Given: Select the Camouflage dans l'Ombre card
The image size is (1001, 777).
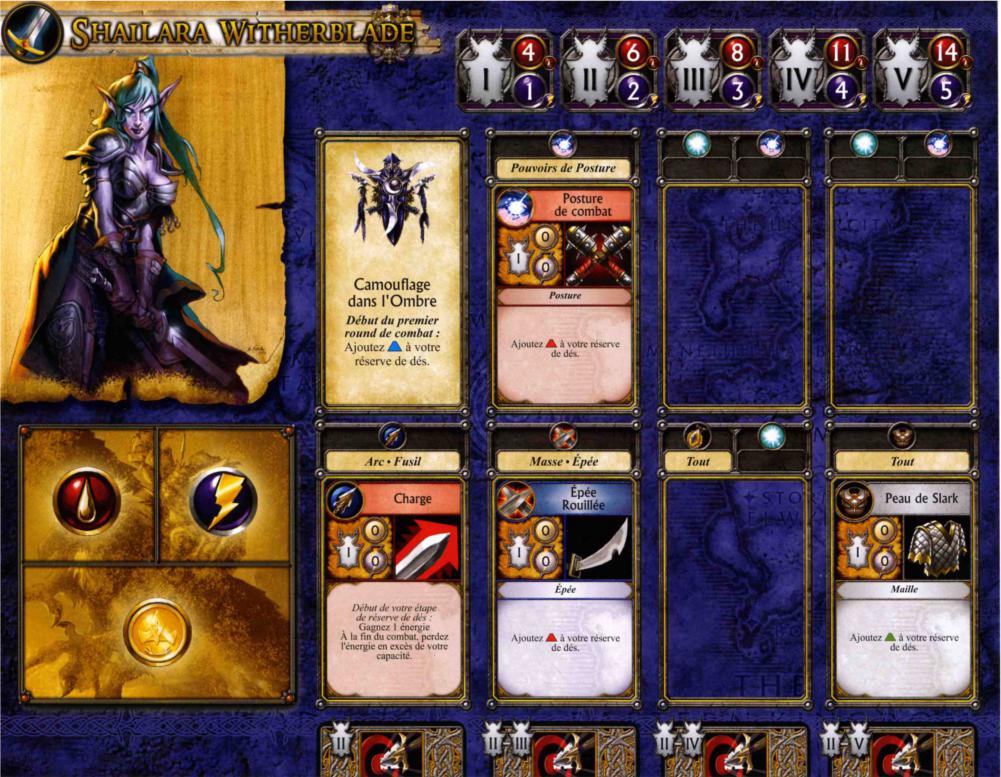Looking at the screenshot, I should [x=392, y=272].
